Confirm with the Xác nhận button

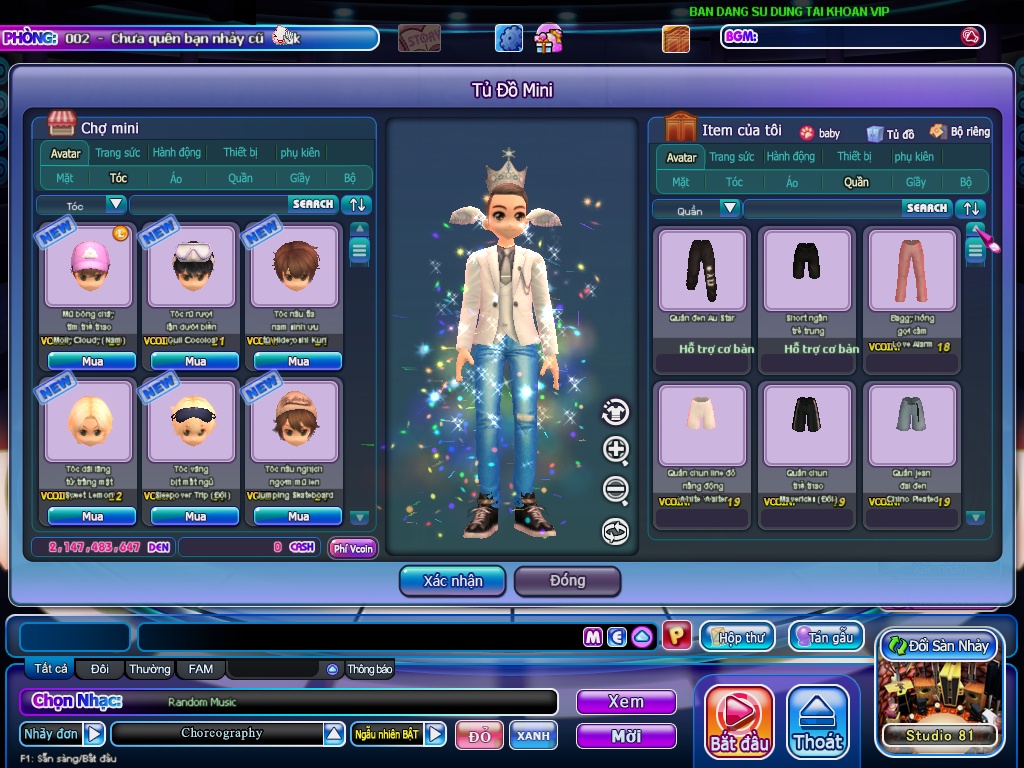click(x=452, y=581)
